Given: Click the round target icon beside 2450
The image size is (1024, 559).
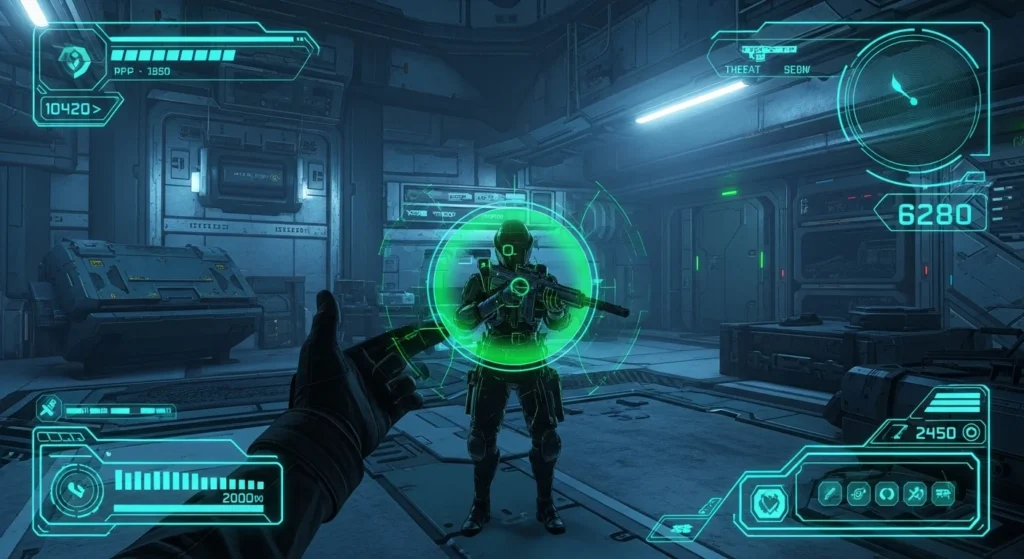Looking at the screenshot, I should coord(970,432).
